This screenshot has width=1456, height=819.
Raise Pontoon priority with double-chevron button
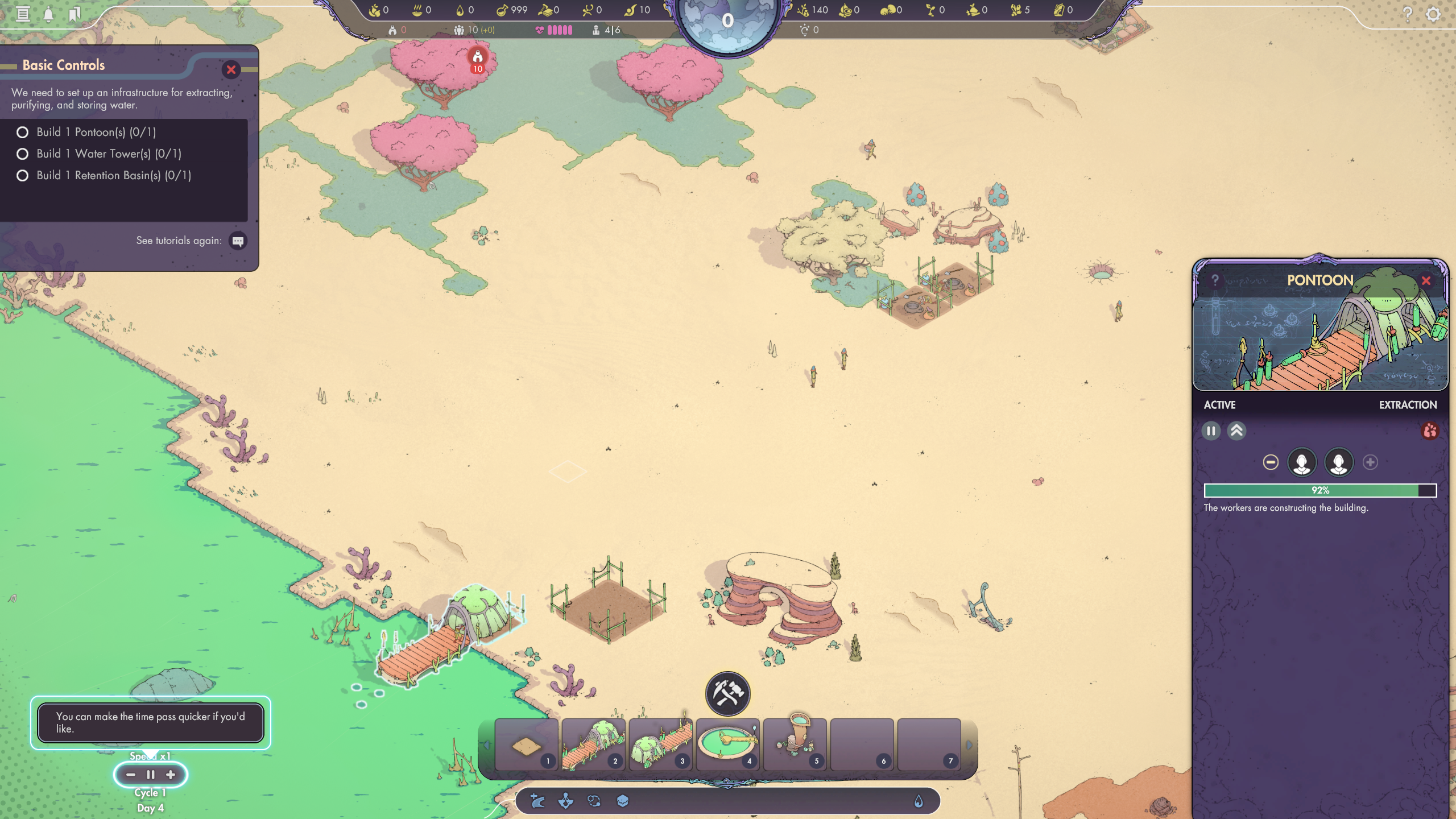pos(1236,431)
